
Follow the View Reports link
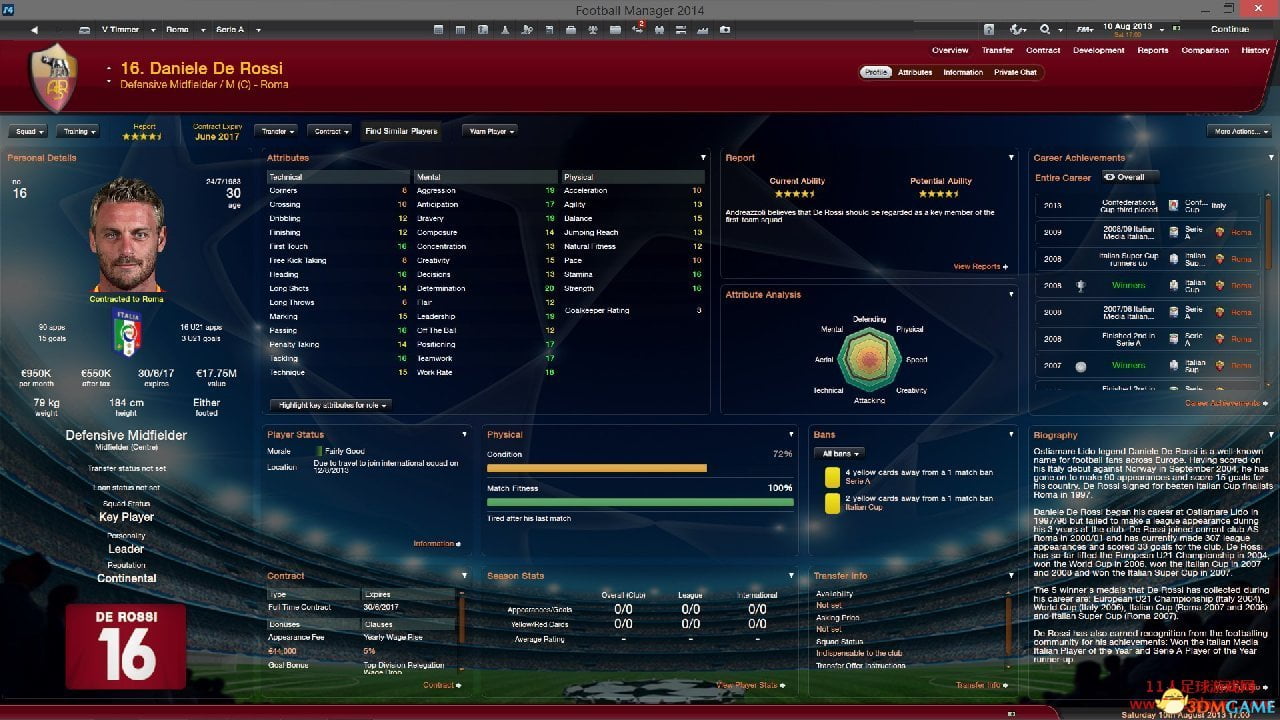(x=980, y=266)
